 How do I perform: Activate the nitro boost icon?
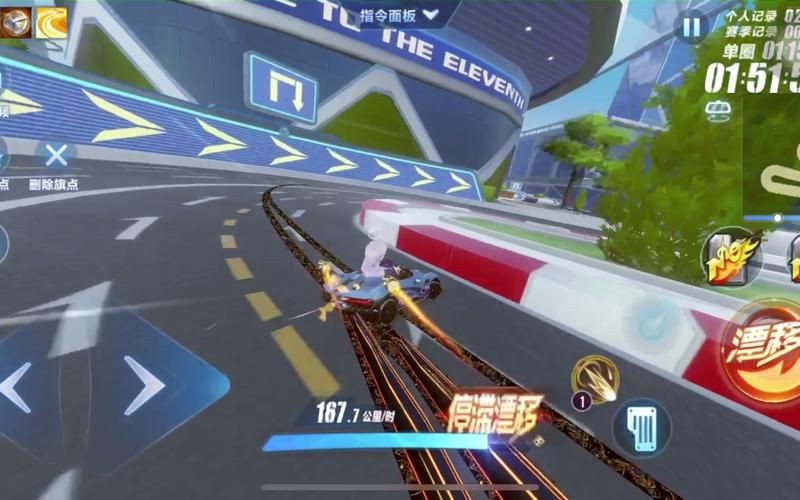730,256
